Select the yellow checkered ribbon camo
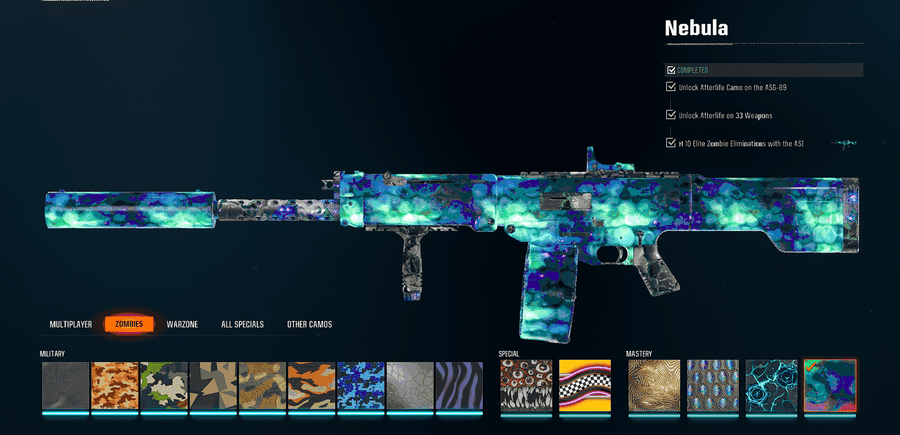 click(x=584, y=386)
